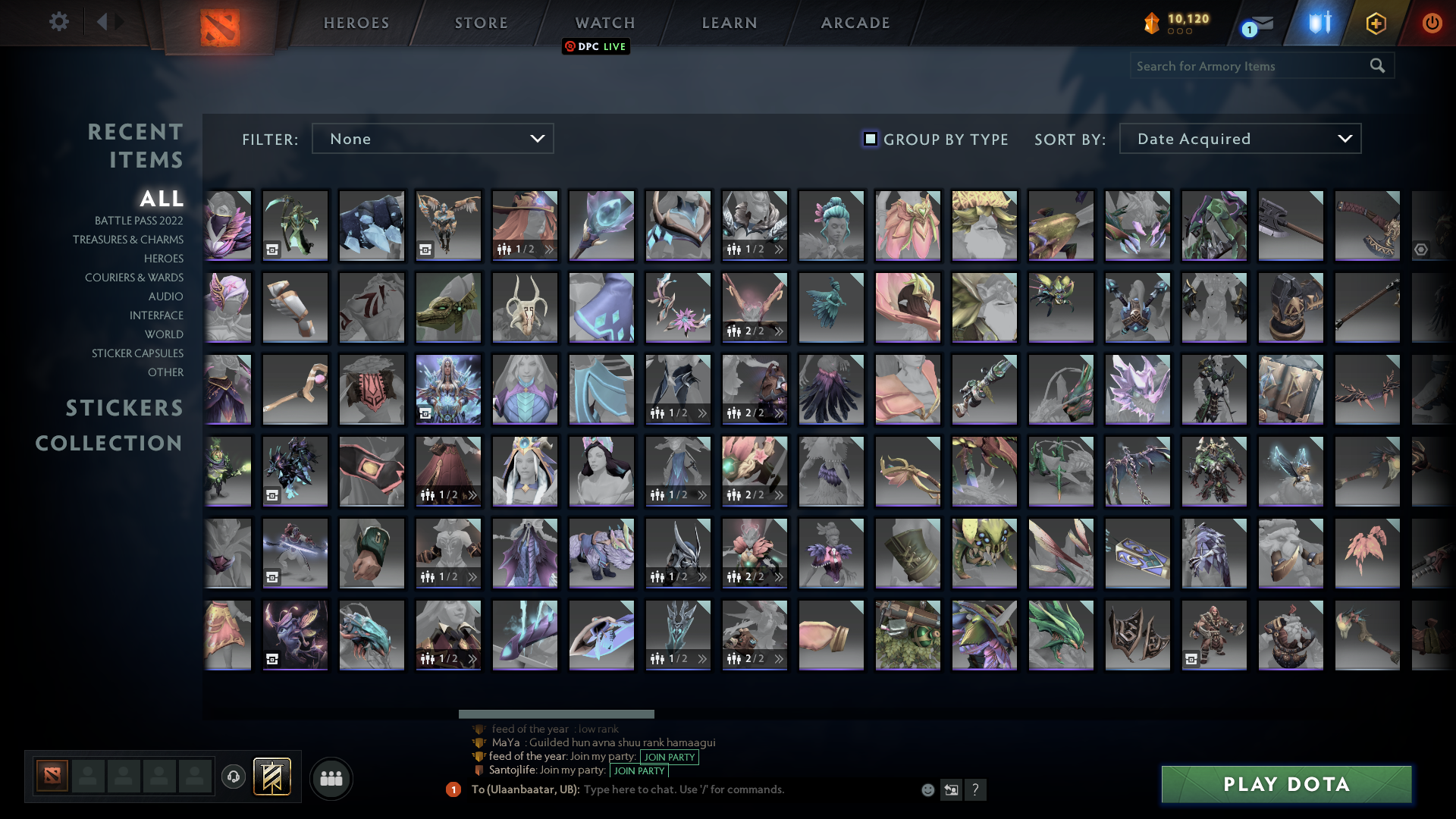Switch to the HEROES tab
The height and width of the screenshot is (819, 1456).
click(x=355, y=23)
